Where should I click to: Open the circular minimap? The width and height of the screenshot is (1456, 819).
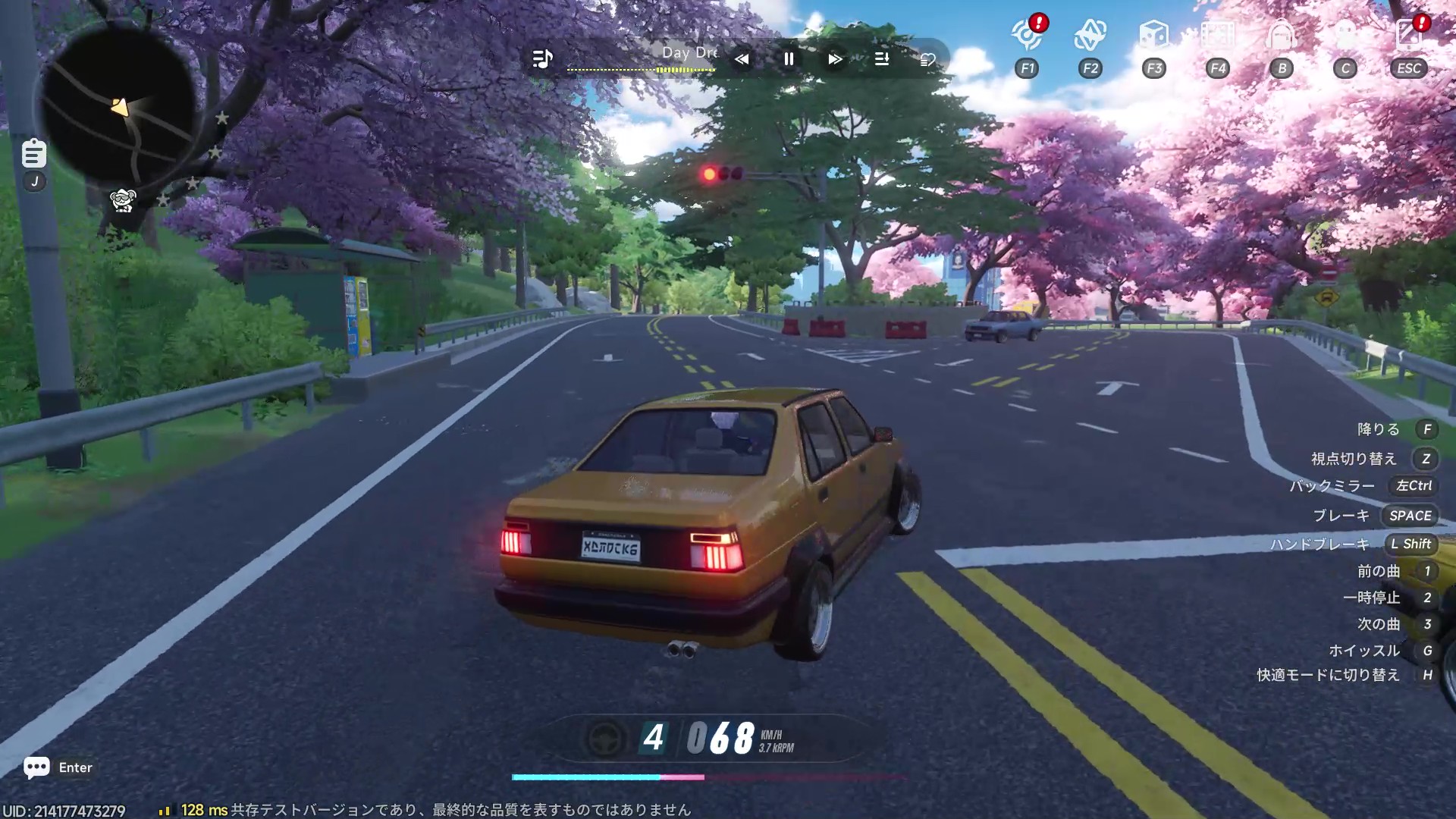(118, 106)
